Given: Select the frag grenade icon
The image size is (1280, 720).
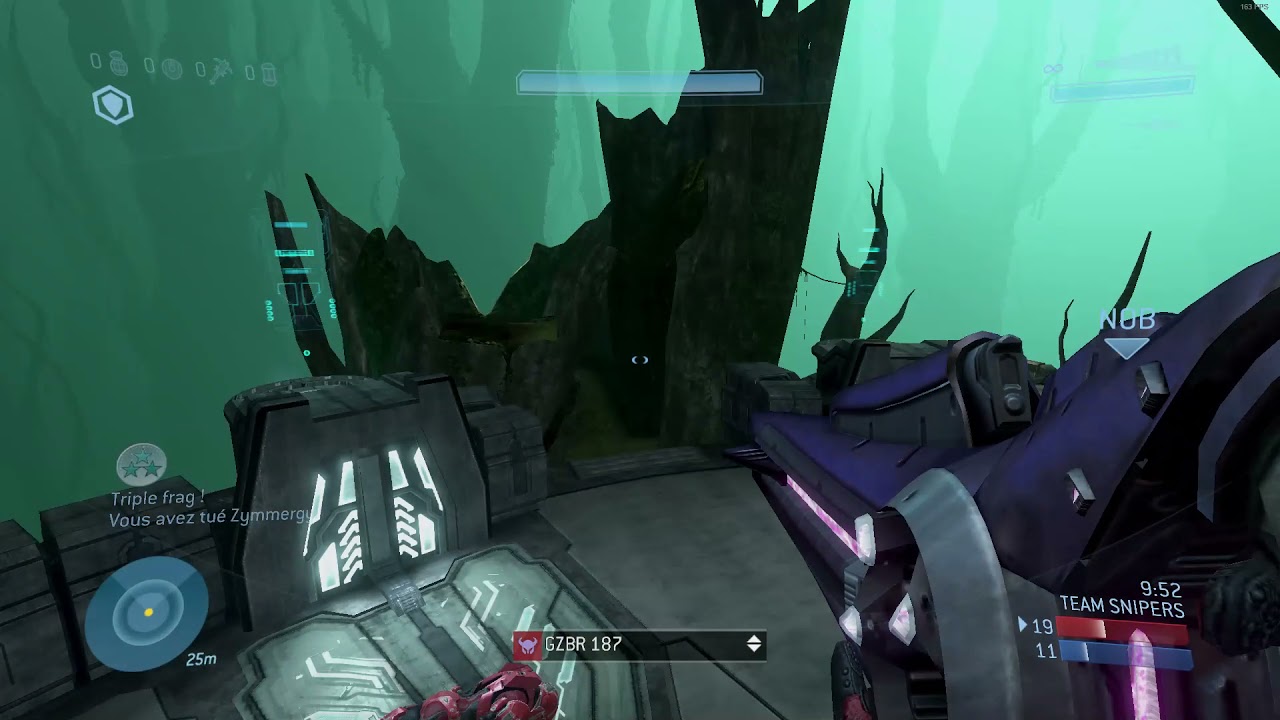Looking at the screenshot, I should [117, 65].
